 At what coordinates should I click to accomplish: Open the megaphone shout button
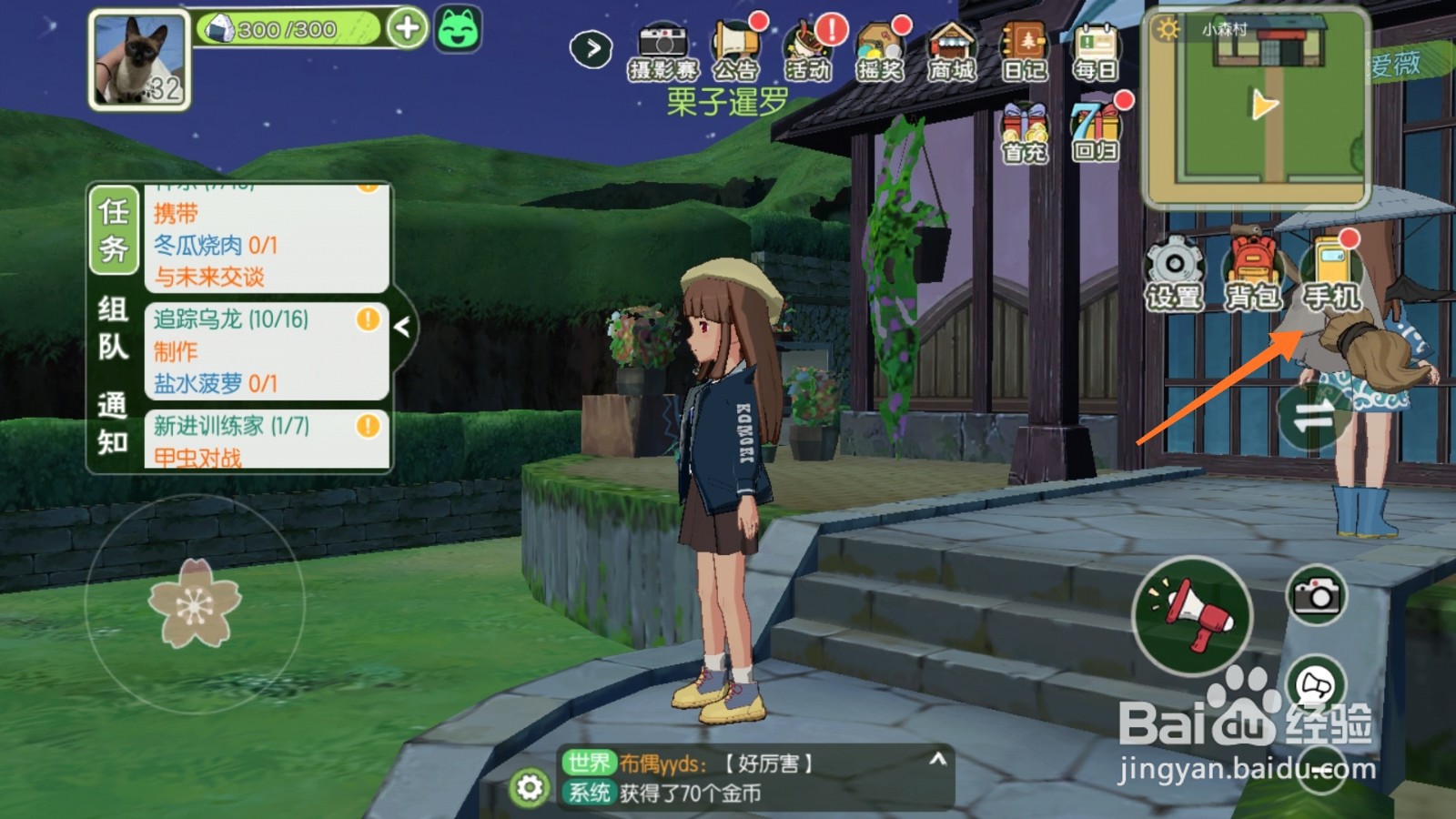click(1192, 616)
